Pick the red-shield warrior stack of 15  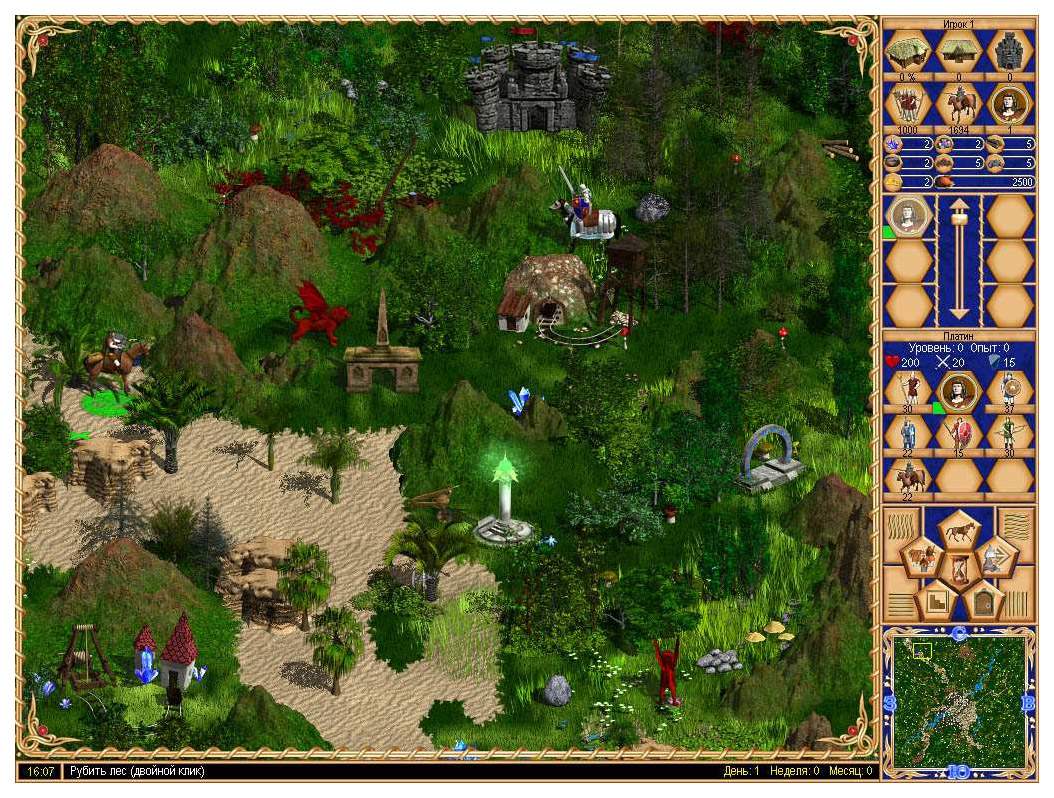coord(960,434)
